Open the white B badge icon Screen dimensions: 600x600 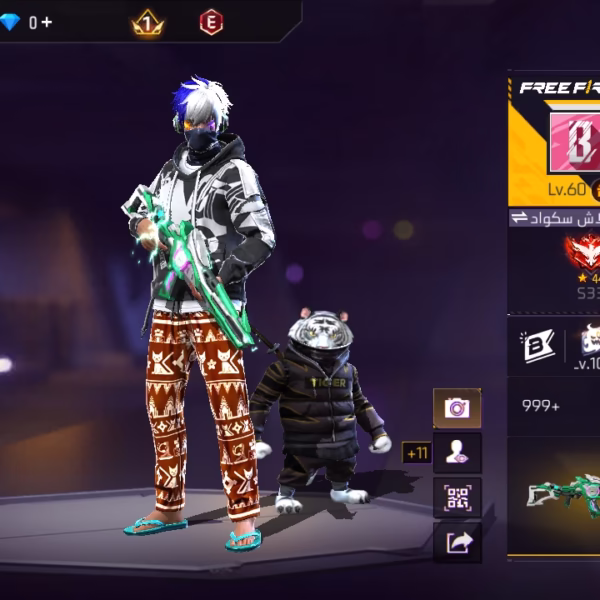tap(535, 346)
